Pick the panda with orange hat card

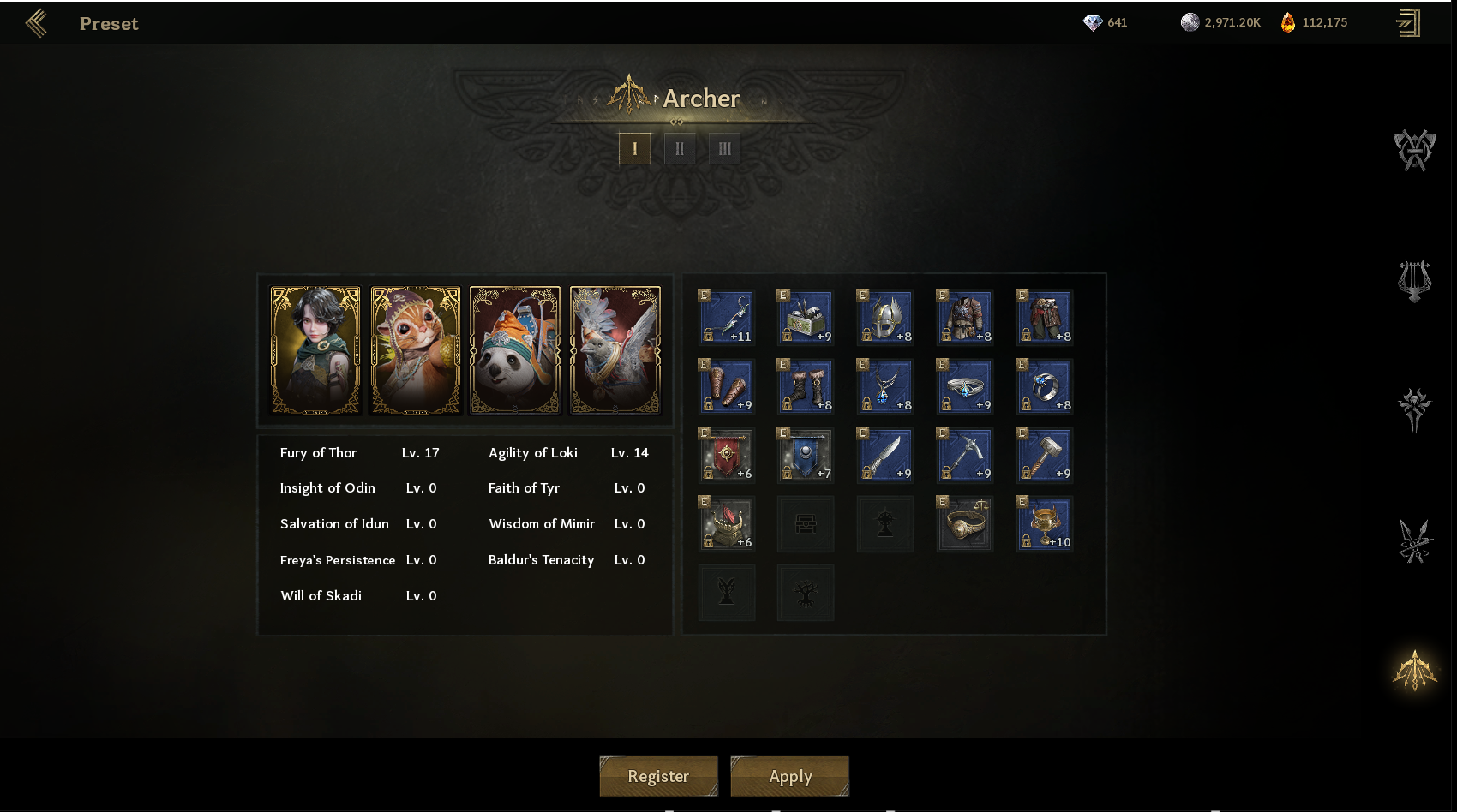pyautogui.click(x=515, y=350)
